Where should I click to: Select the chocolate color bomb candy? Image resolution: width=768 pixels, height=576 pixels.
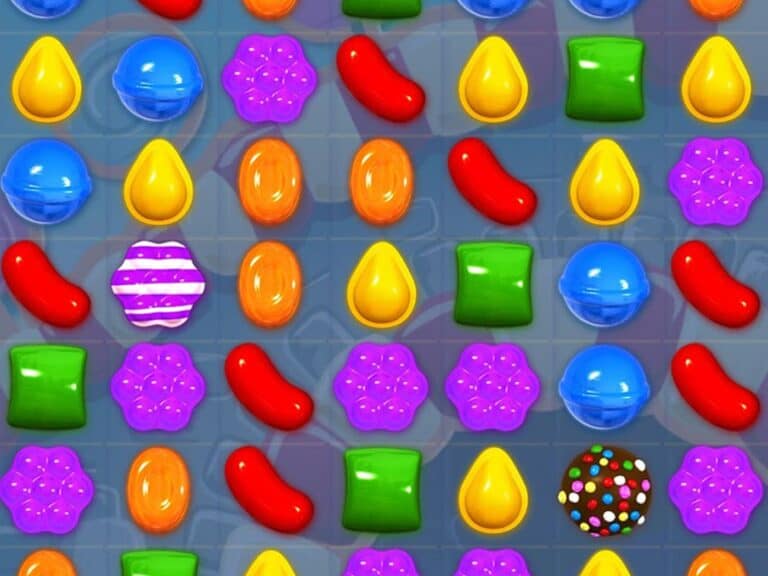click(x=604, y=490)
